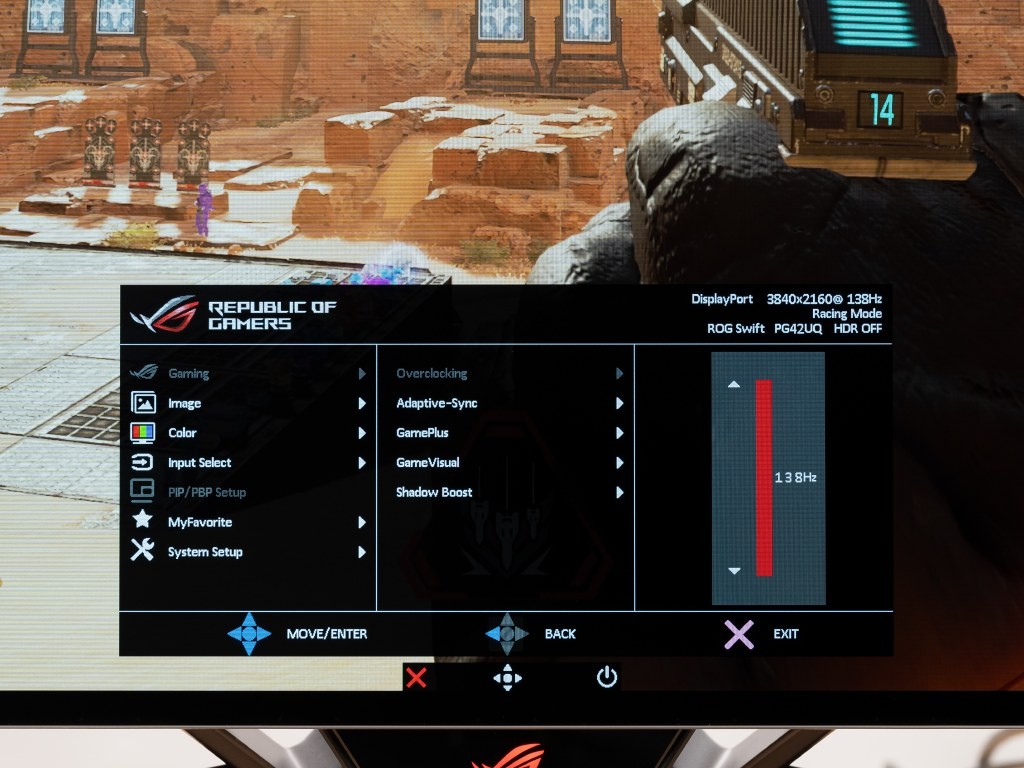The image size is (1024, 768).
Task: Choose the GamePlus option
Action: click(422, 433)
